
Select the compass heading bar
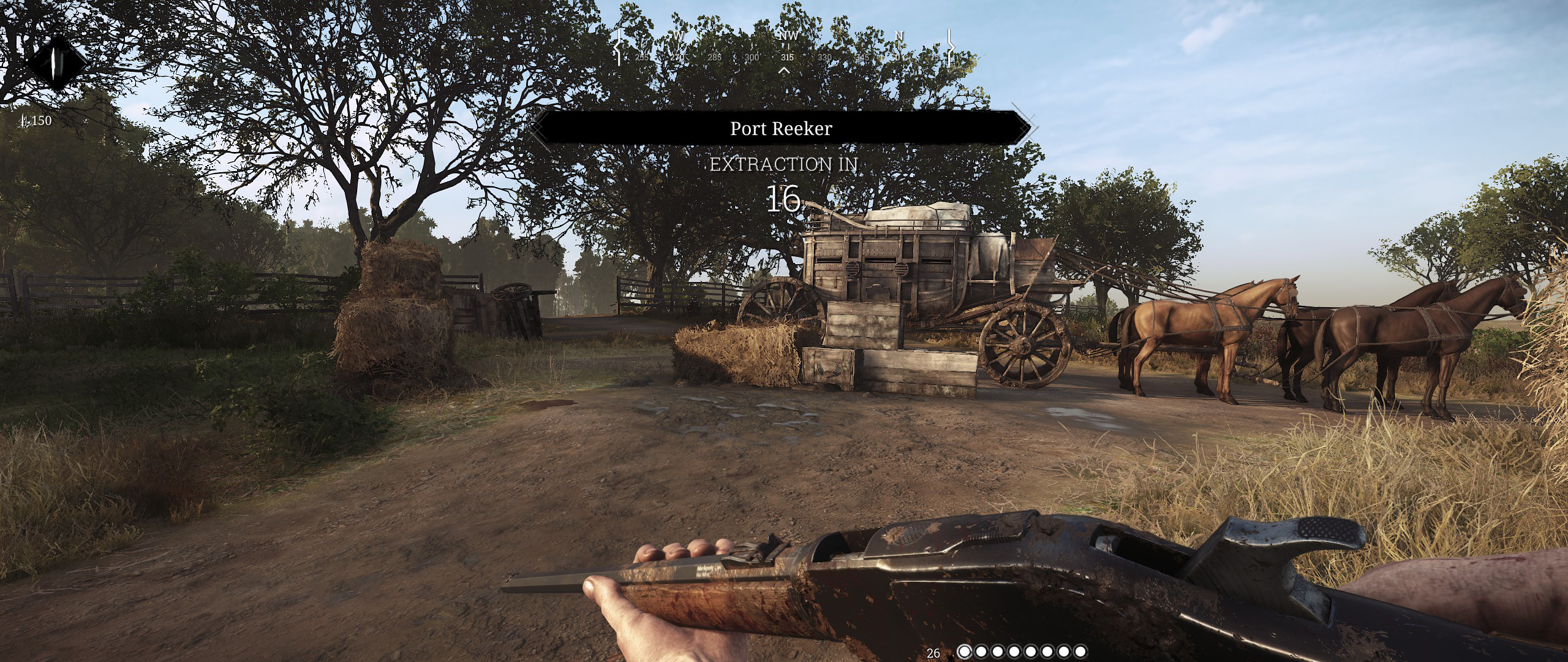(x=783, y=48)
